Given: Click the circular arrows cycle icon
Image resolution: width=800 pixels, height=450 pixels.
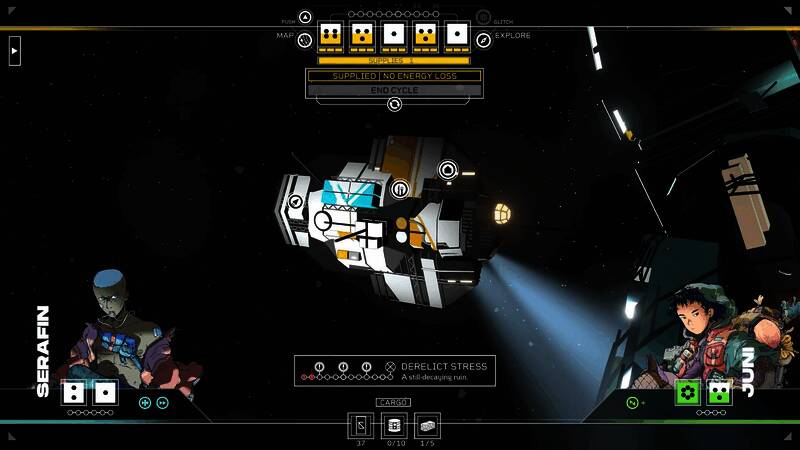Looking at the screenshot, I should [394, 104].
